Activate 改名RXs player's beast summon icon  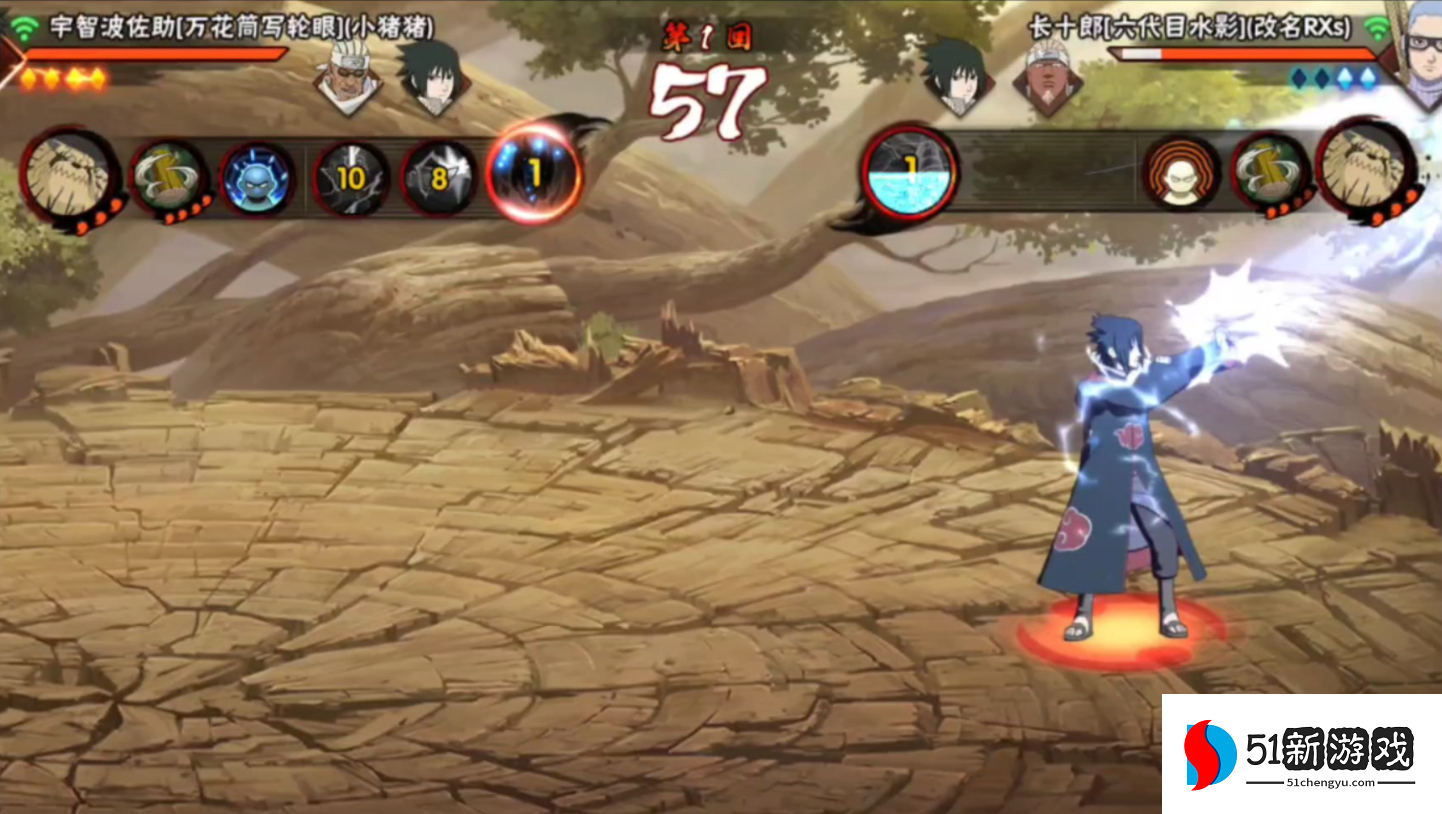coord(1365,171)
